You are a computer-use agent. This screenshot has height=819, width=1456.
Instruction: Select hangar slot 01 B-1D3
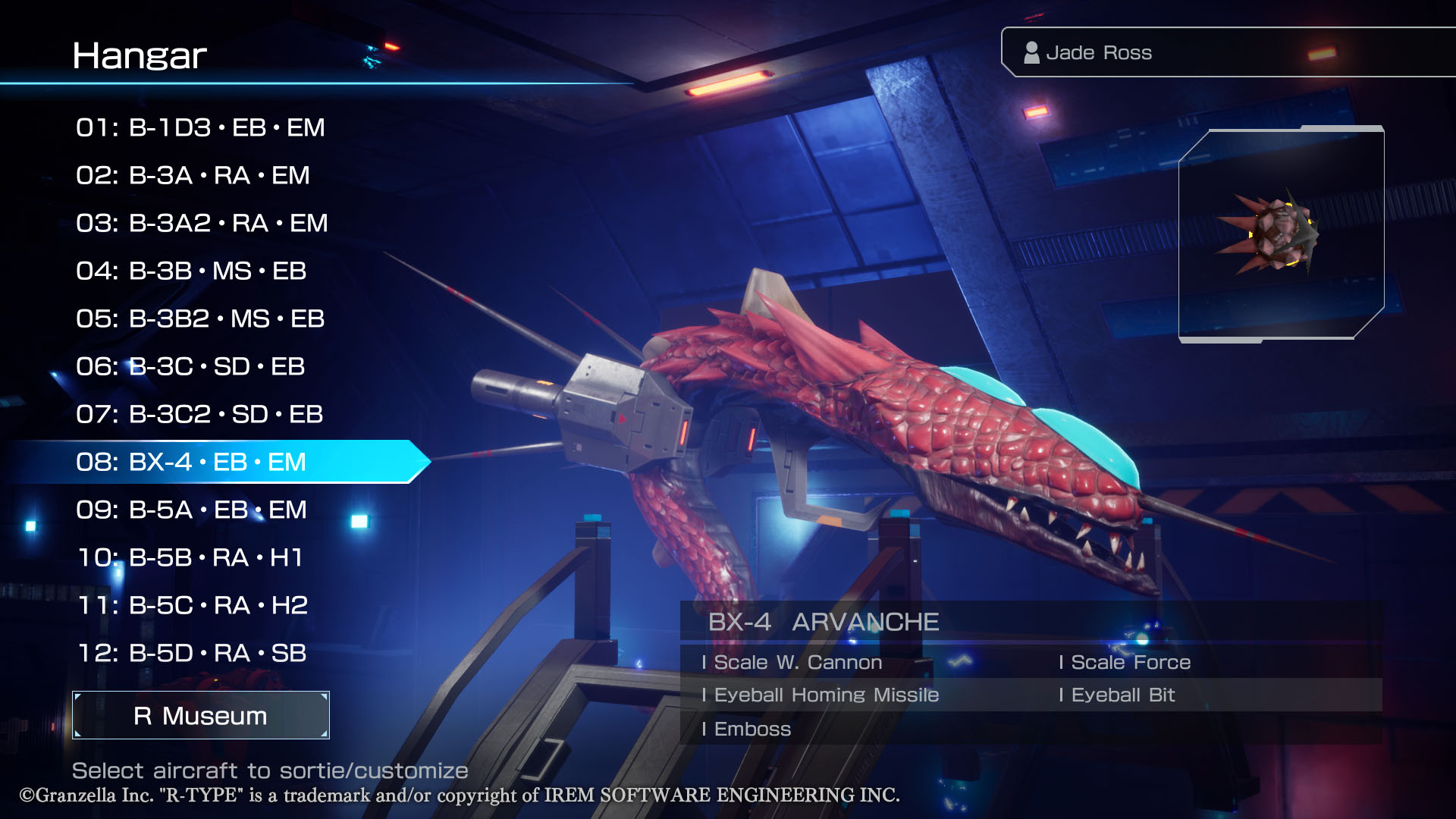click(x=200, y=127)
